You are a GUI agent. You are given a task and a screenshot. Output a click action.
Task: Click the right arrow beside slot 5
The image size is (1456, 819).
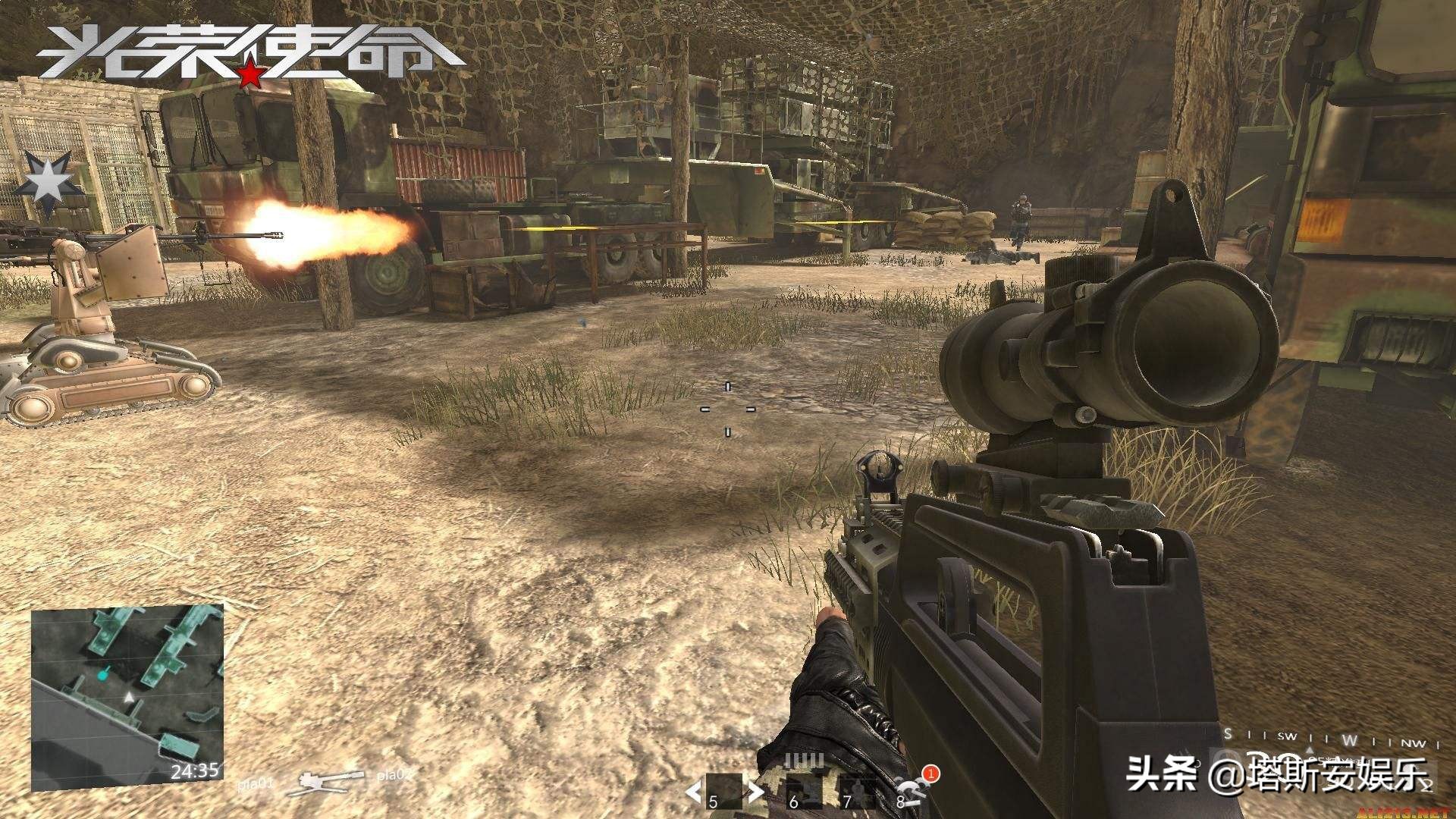(x=755, y=792)
